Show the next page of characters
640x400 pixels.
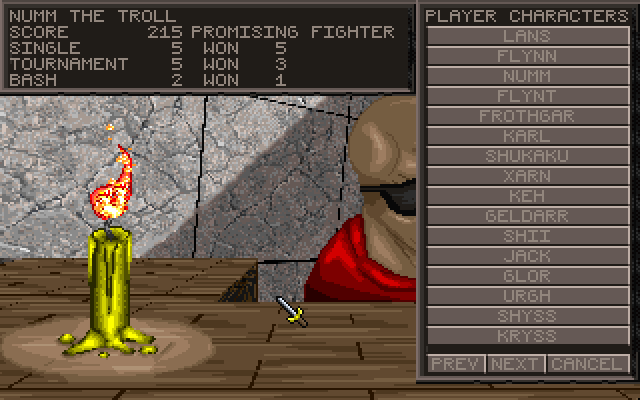(x=516, y=363)
